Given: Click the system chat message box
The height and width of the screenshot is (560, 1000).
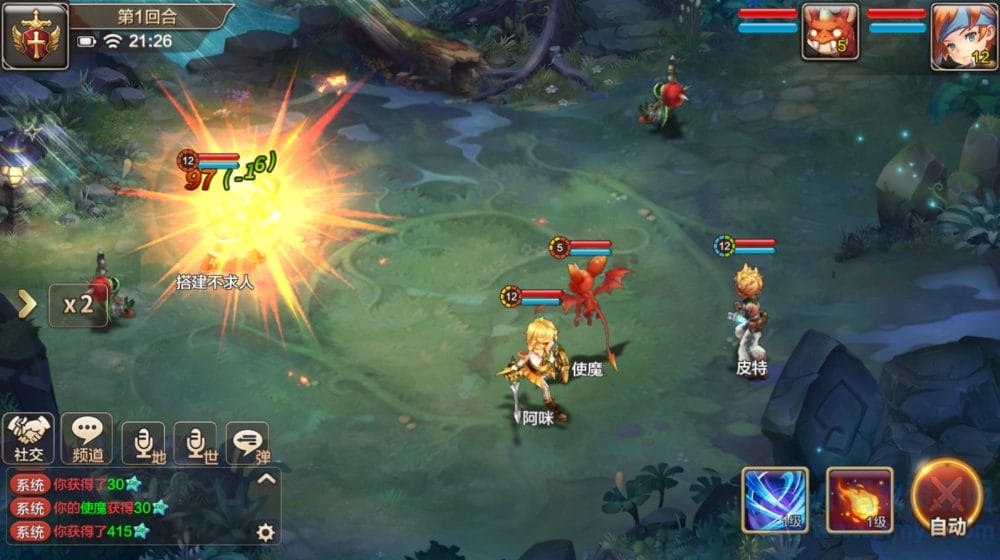Looking at the screenshot, I should click(x=130, y=507).
